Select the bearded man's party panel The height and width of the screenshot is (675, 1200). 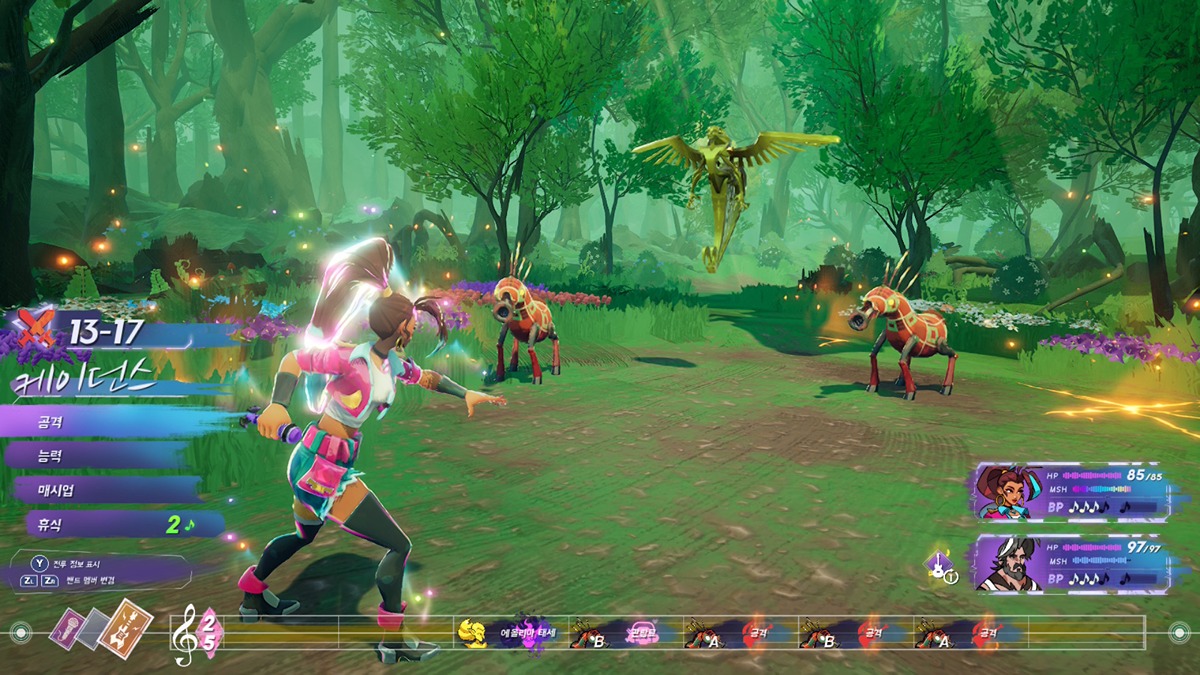point(1070,565)
